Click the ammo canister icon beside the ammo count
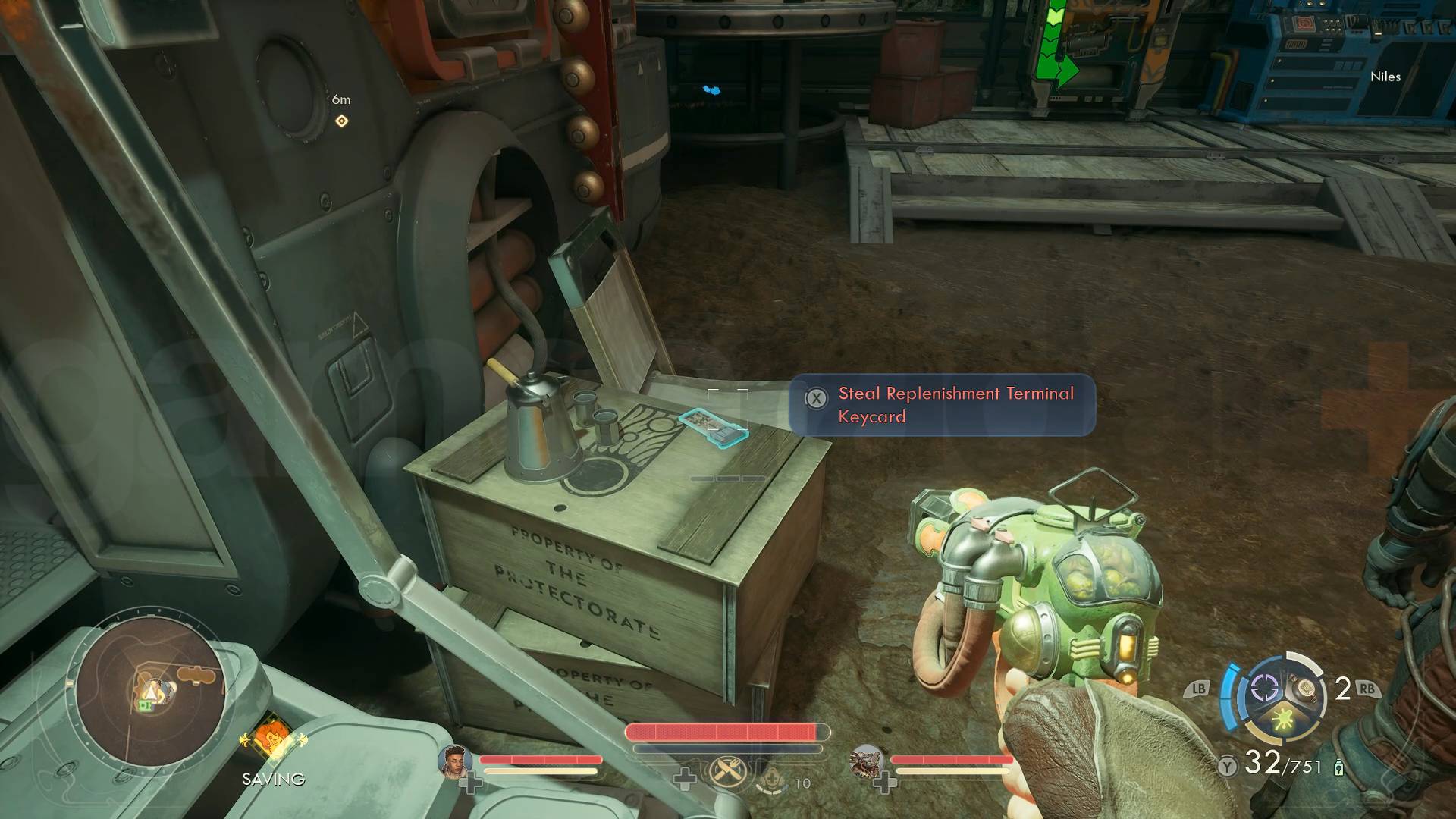Image resolution: width=1456 pixels, height=819 pixels. click(1338, 767)
